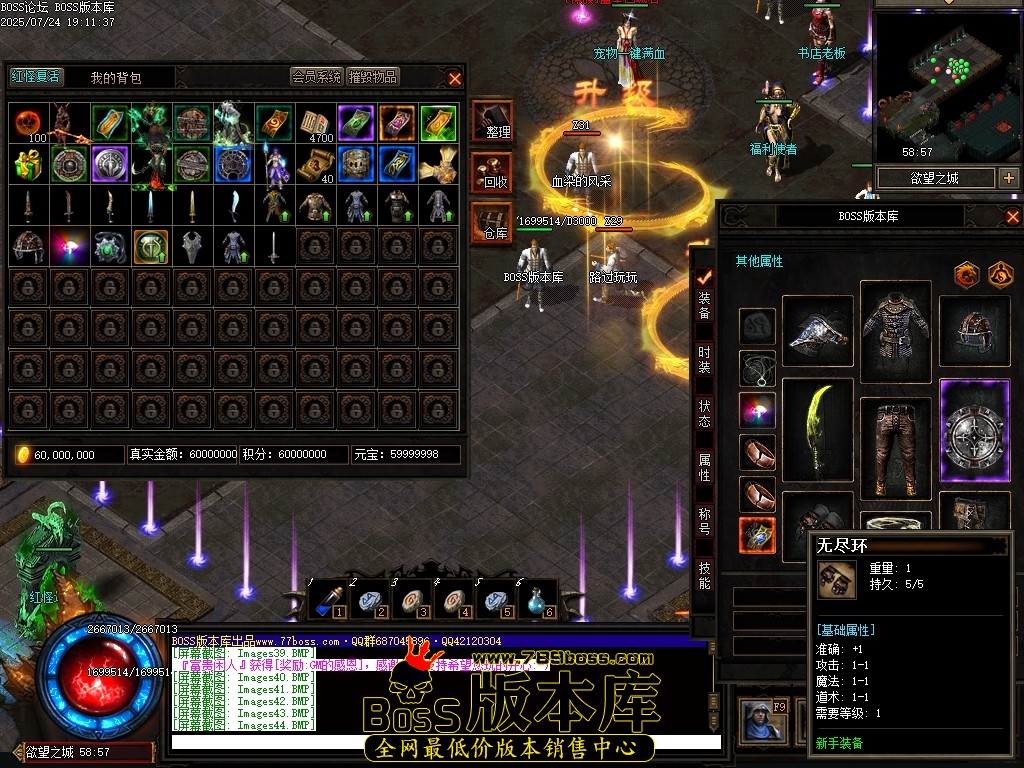Open the 会员系统 membership system
Screen dimensions: 1024x768
pyautogui.click(x=316, y=77)
